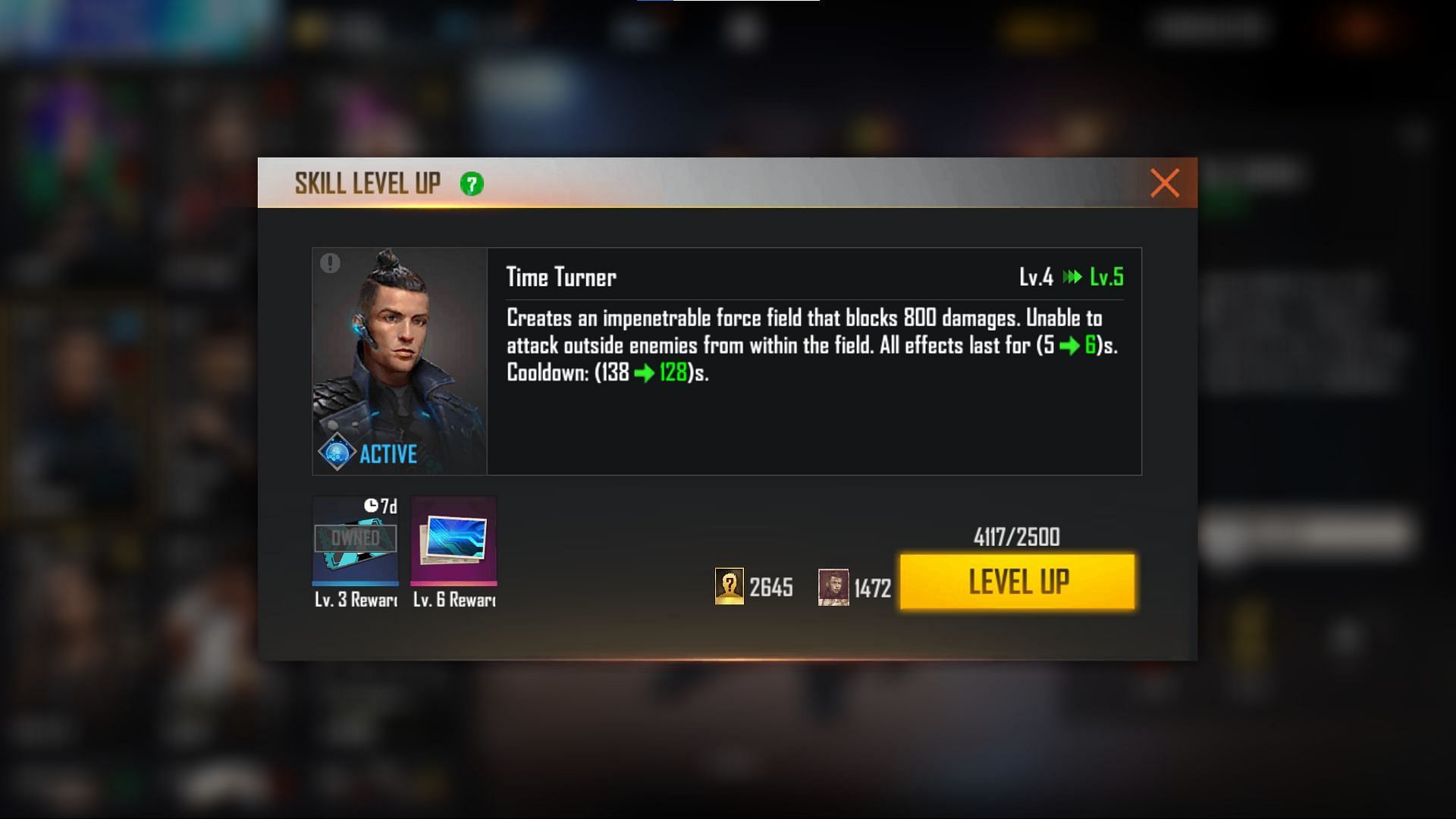Click the yellow LEVEL UP button

(1017, 582)
